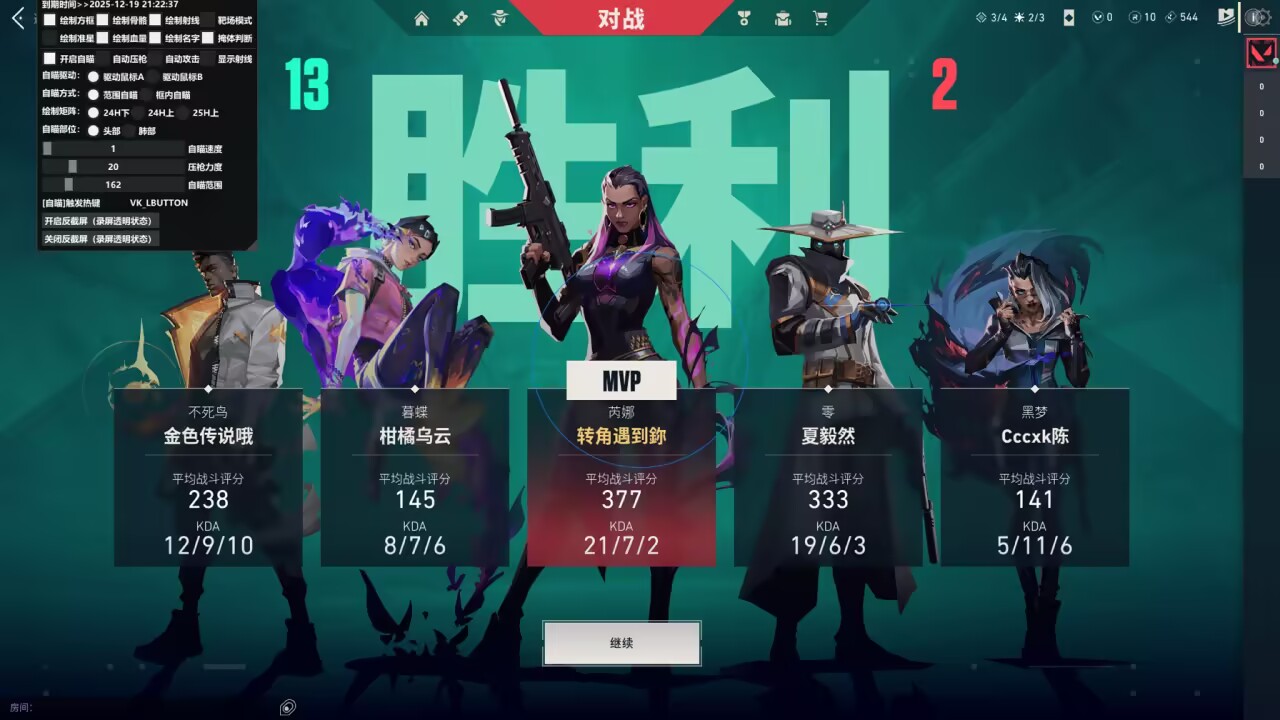The width and height of the screenshot is (1280, 720).
Task: Click the medal achievements icon
Action: (744, 18)
